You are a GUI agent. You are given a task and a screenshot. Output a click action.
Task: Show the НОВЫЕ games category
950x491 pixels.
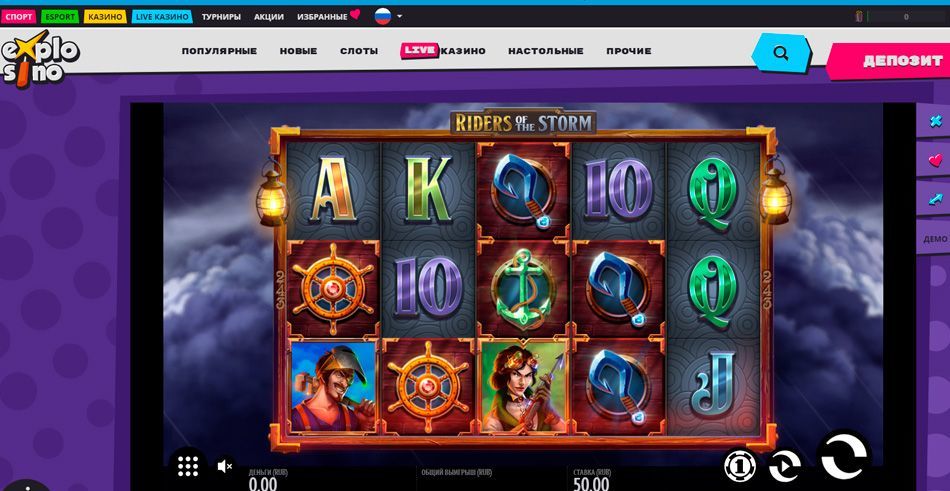coord(298,51)
